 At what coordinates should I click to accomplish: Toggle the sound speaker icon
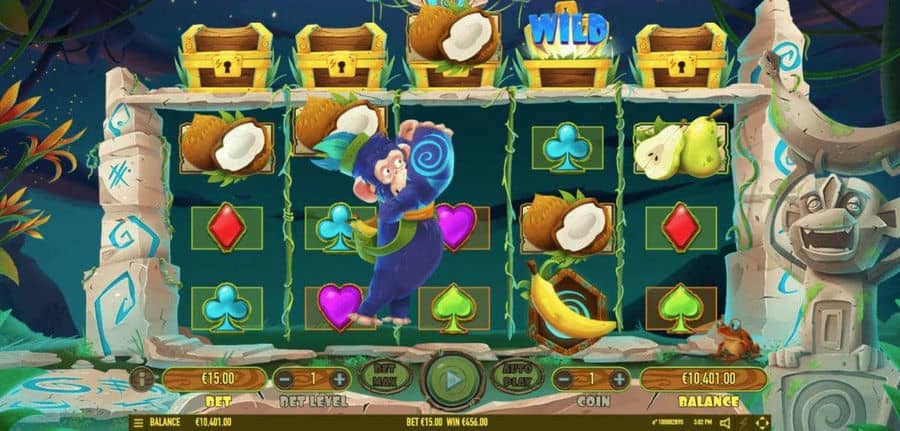click(x=723, y=423)
